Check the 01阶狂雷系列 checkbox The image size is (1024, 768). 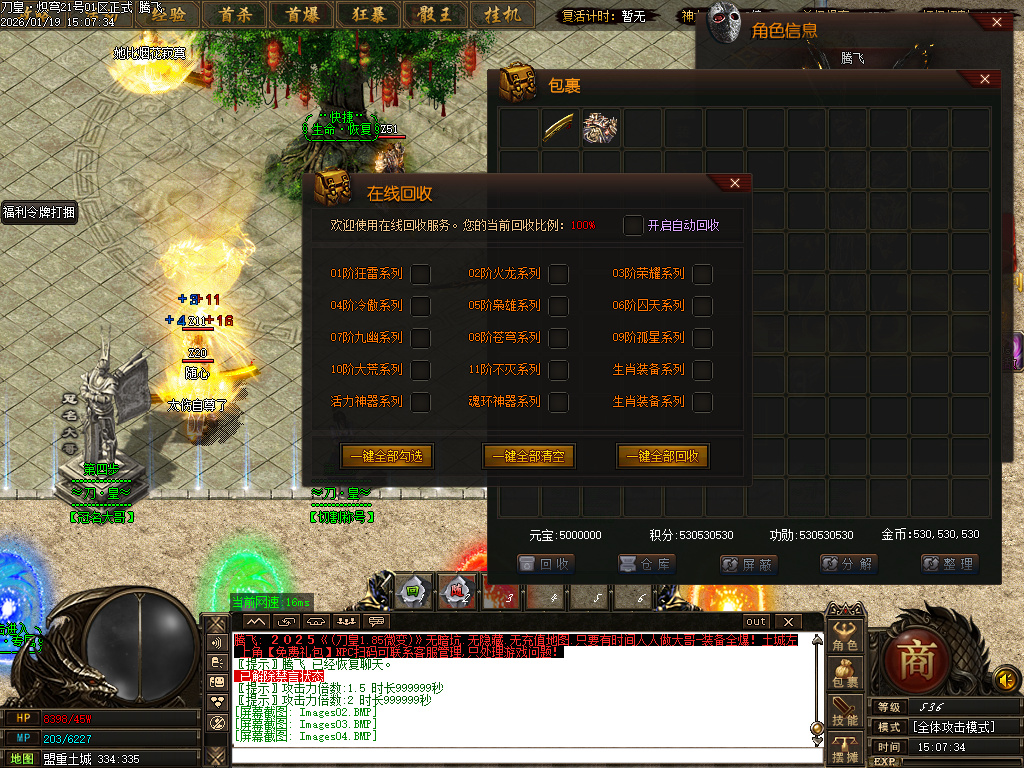click(421, 273)
